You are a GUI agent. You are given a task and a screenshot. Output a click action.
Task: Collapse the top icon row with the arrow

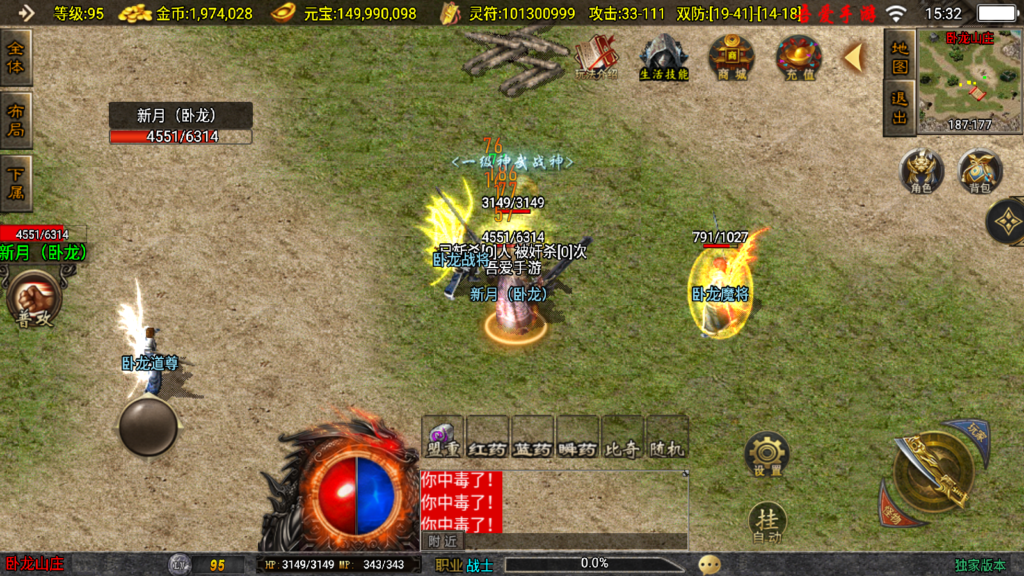tap(853, 57)
